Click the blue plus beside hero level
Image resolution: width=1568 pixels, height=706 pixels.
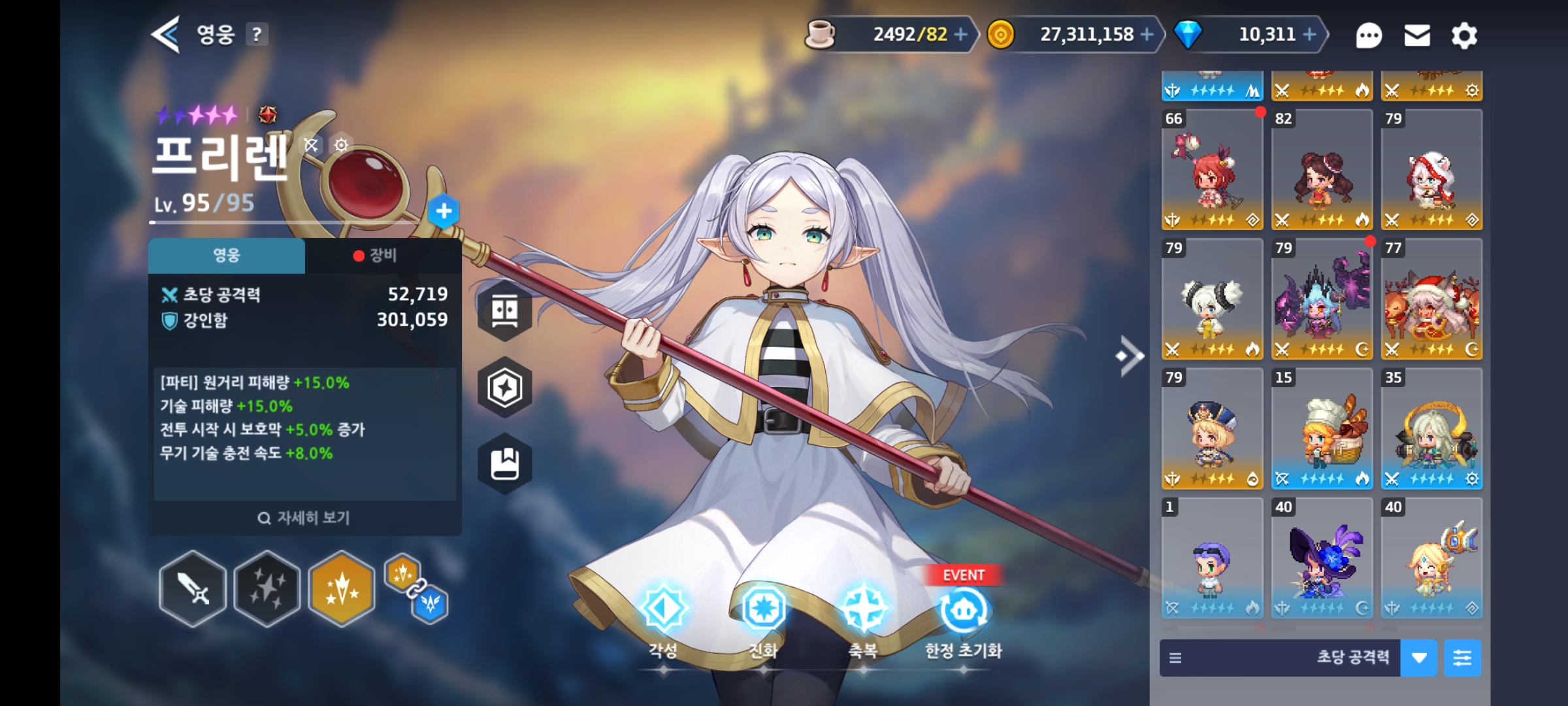pyautogui.click(x=444, y=211)
